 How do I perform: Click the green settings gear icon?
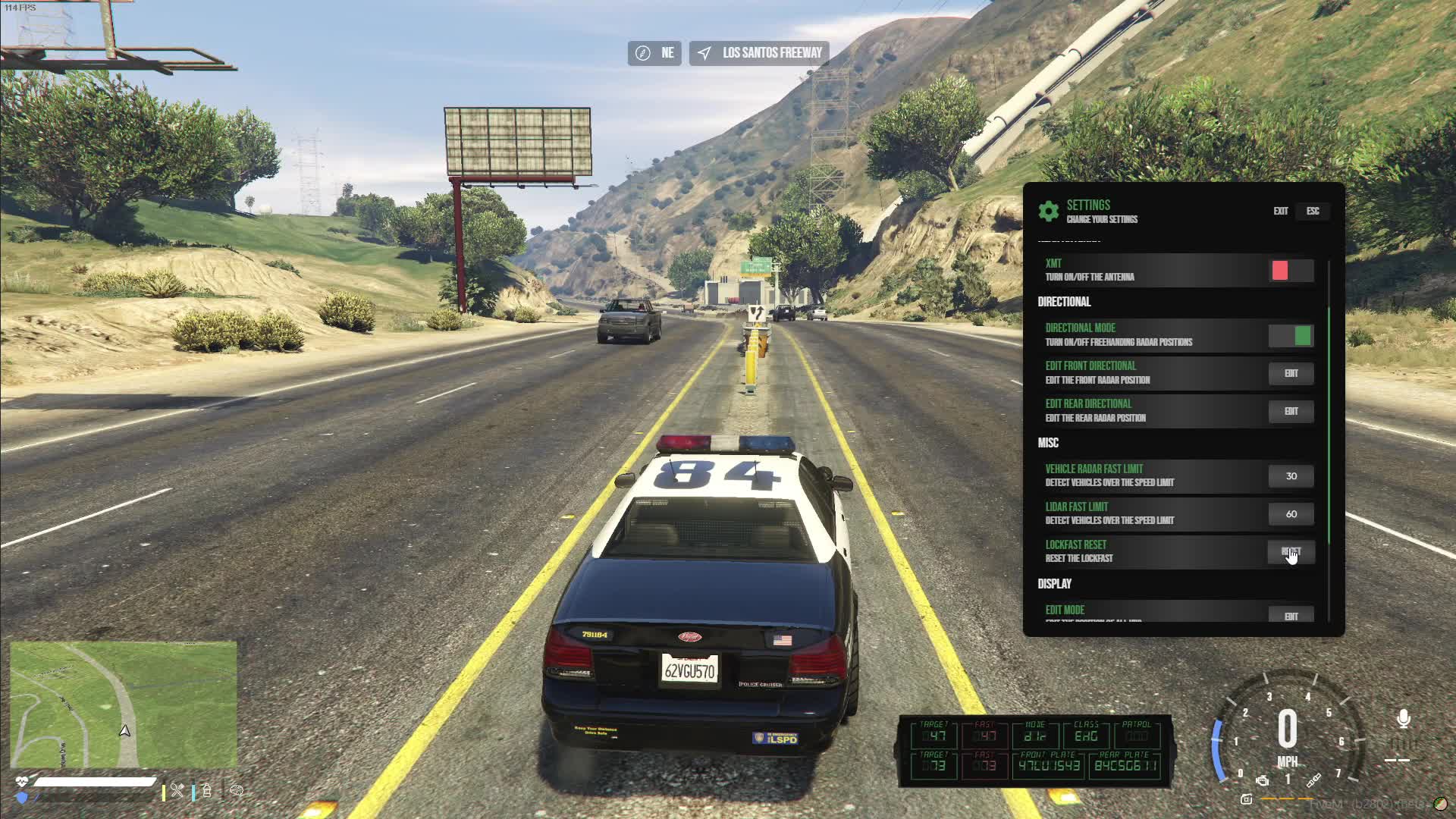click(1049, 211)
